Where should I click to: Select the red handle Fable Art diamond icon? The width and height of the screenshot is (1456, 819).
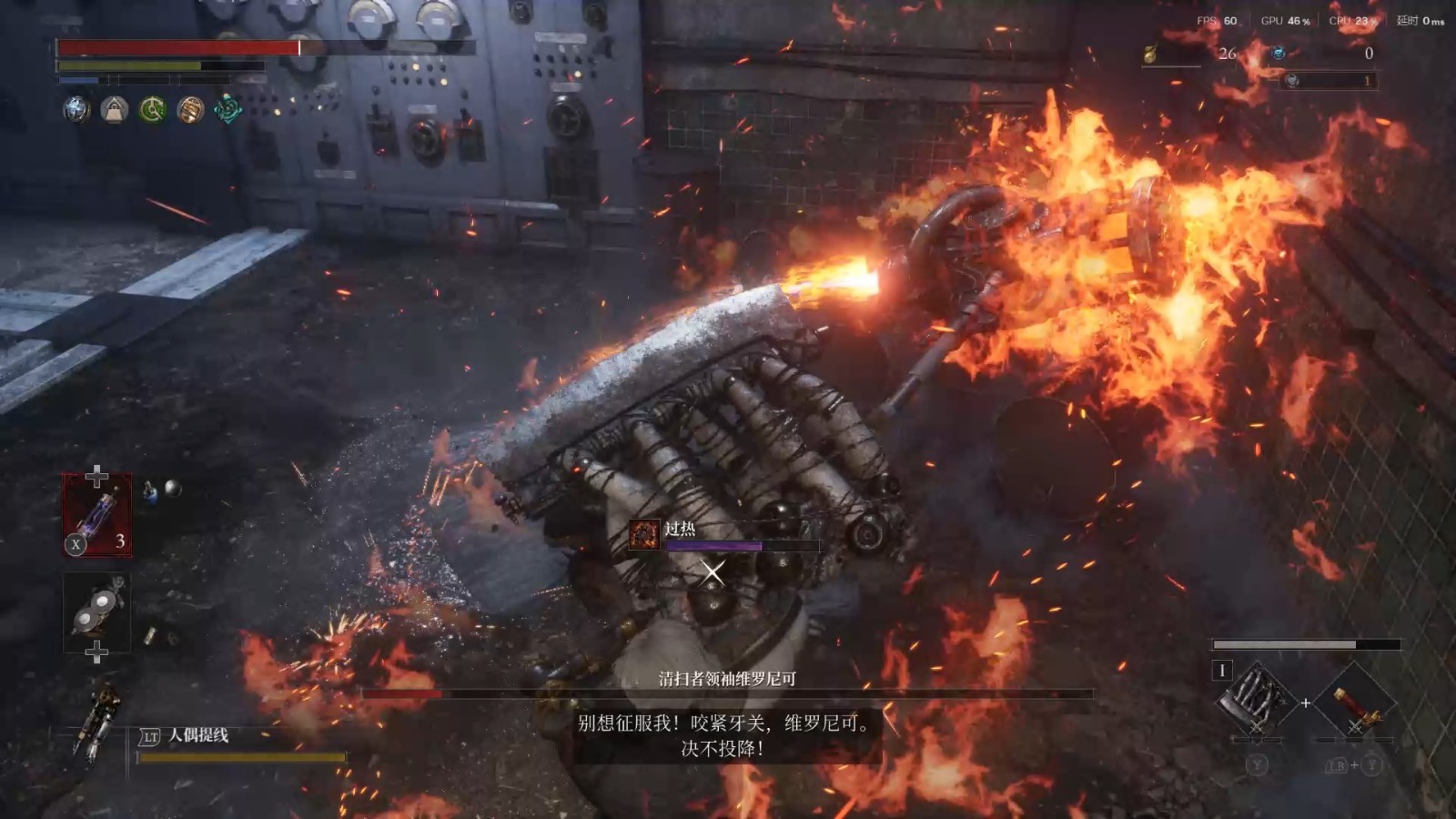pos(1355,703)
